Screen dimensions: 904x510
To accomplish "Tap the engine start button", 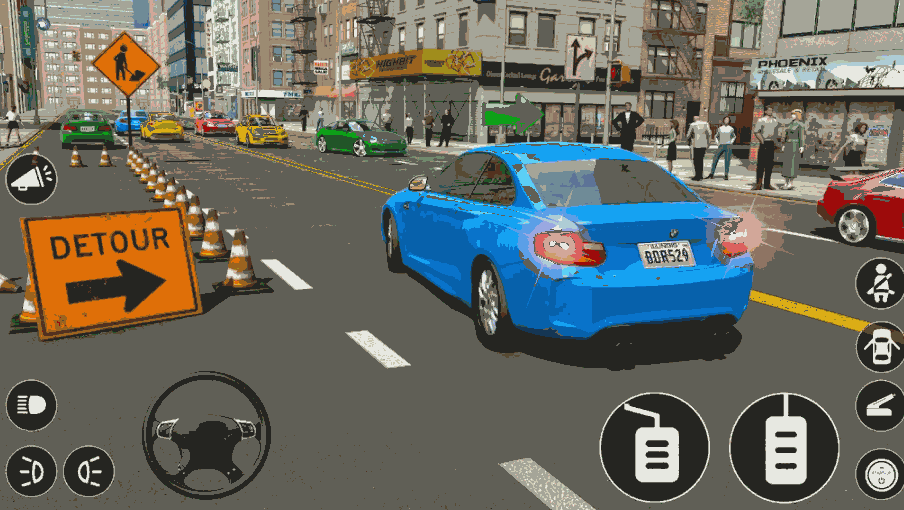I will click(880, 473).
